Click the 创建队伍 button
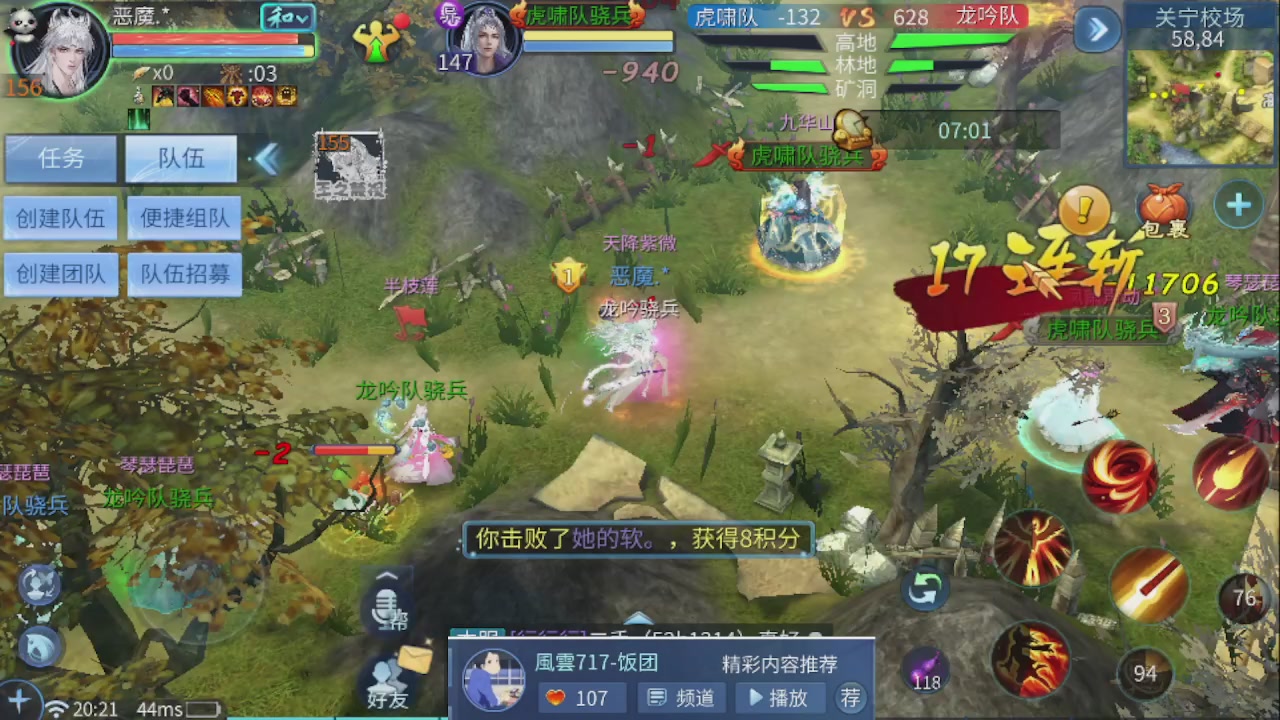1280x720 pixels. (60, 218)
